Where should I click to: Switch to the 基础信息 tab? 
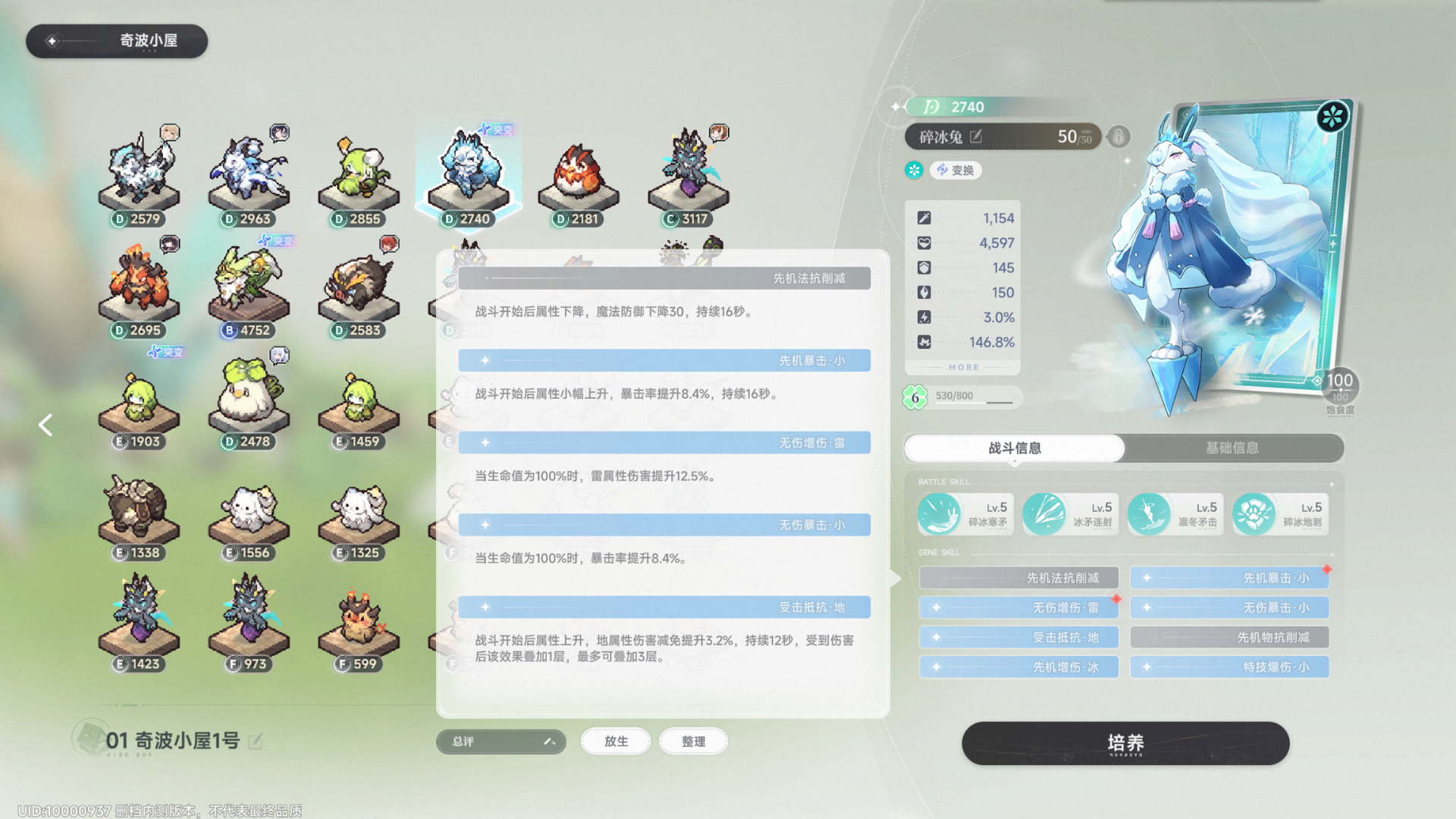tap(1232, 448)
